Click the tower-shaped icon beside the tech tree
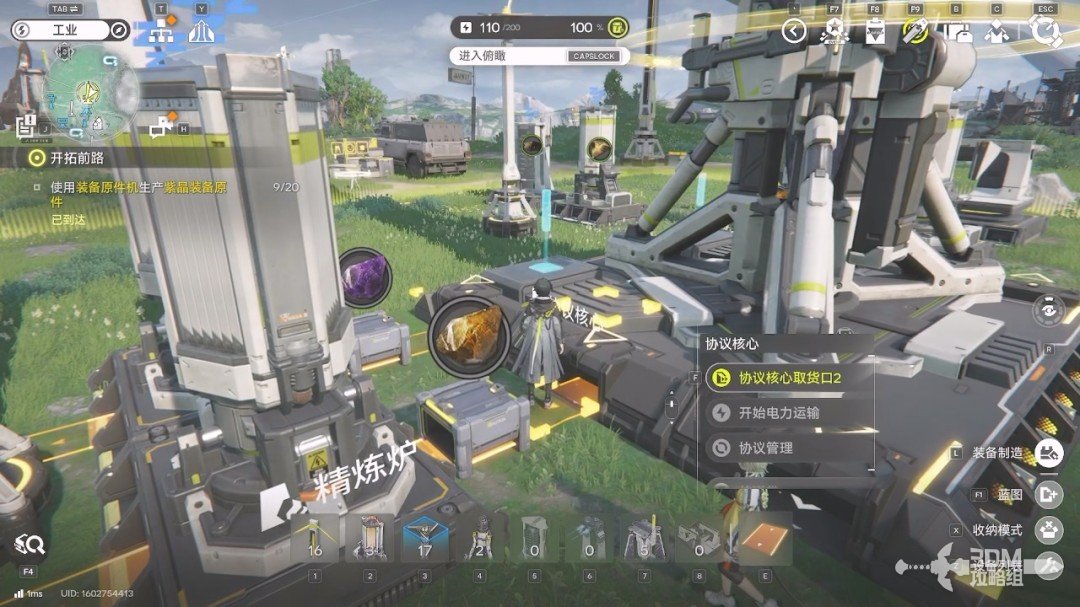Screen dimensions: 1080x607 202,31
